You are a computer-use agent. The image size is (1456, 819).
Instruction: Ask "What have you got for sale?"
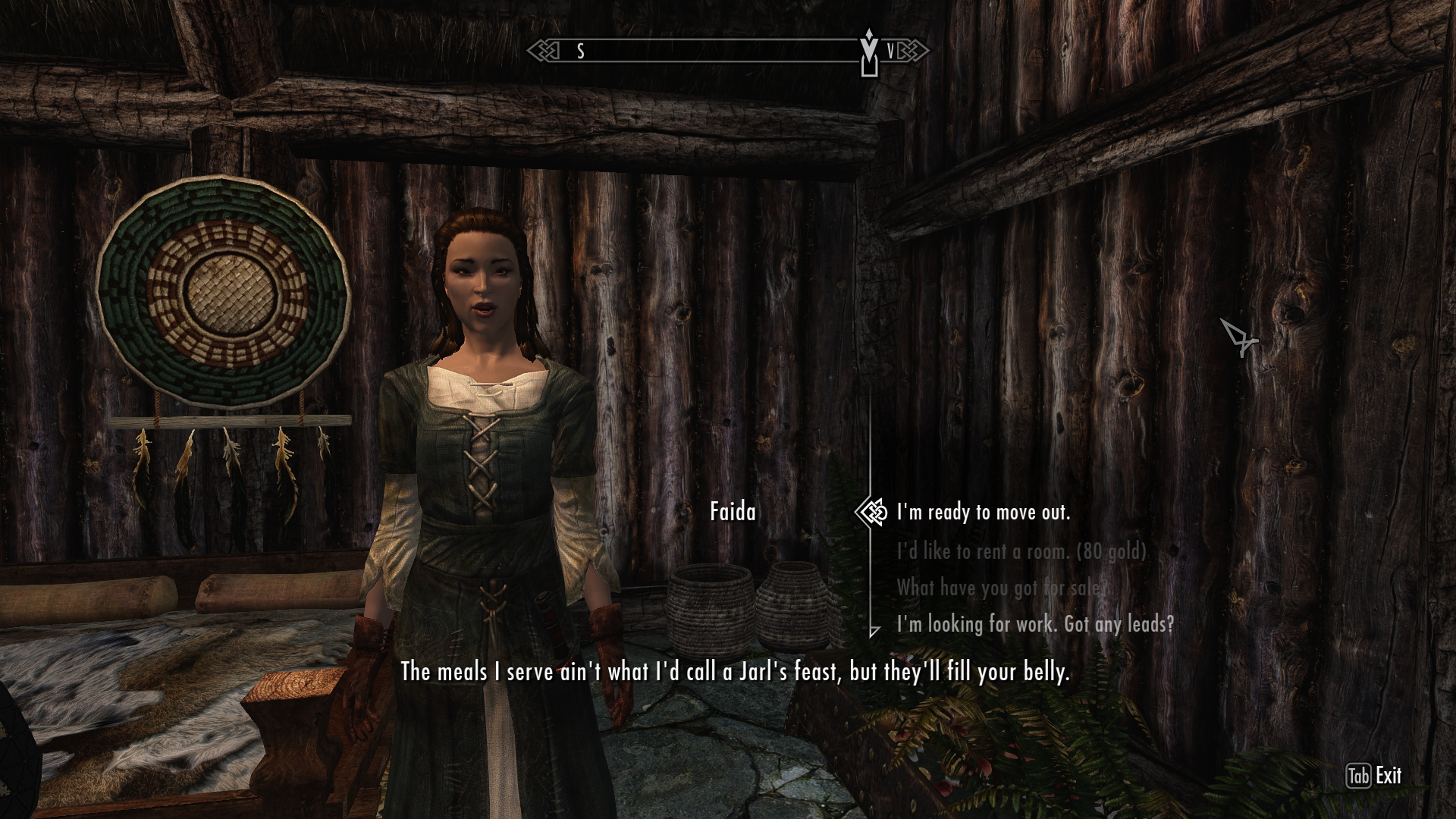click(1001, 588)
